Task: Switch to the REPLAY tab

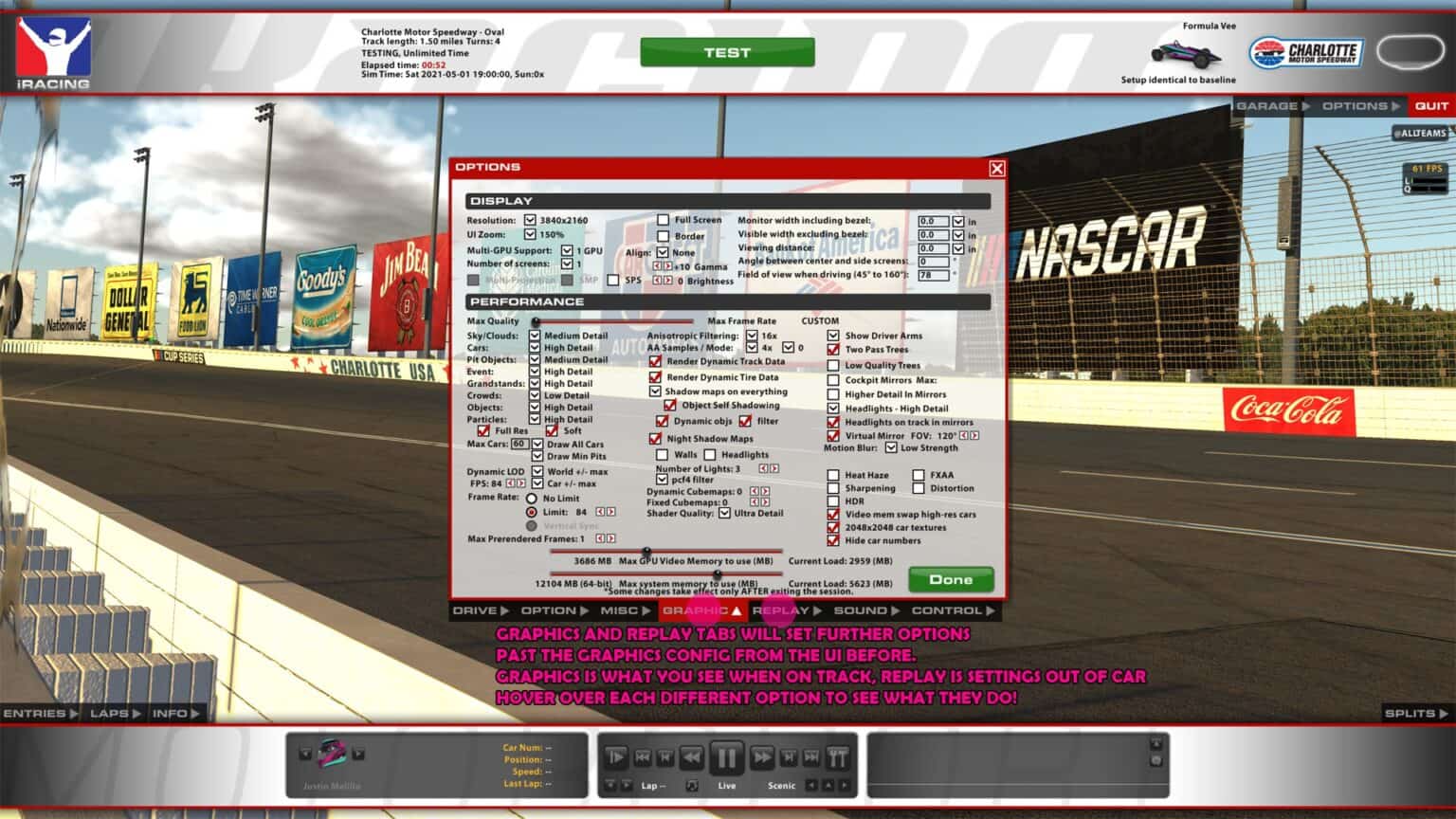Action: coord(779,611)
